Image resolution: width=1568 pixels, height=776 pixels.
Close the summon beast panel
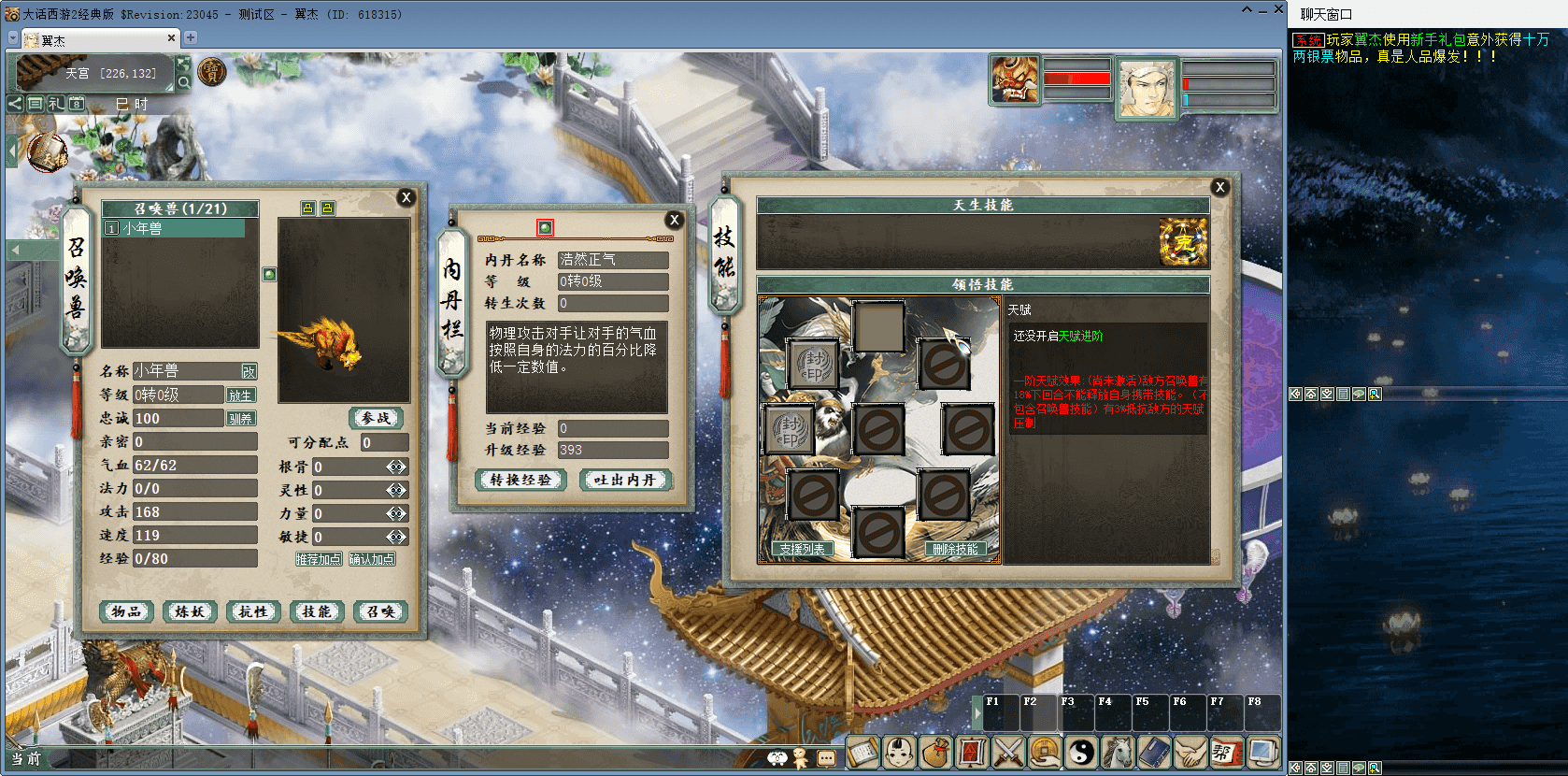click(x=406, y=197)
